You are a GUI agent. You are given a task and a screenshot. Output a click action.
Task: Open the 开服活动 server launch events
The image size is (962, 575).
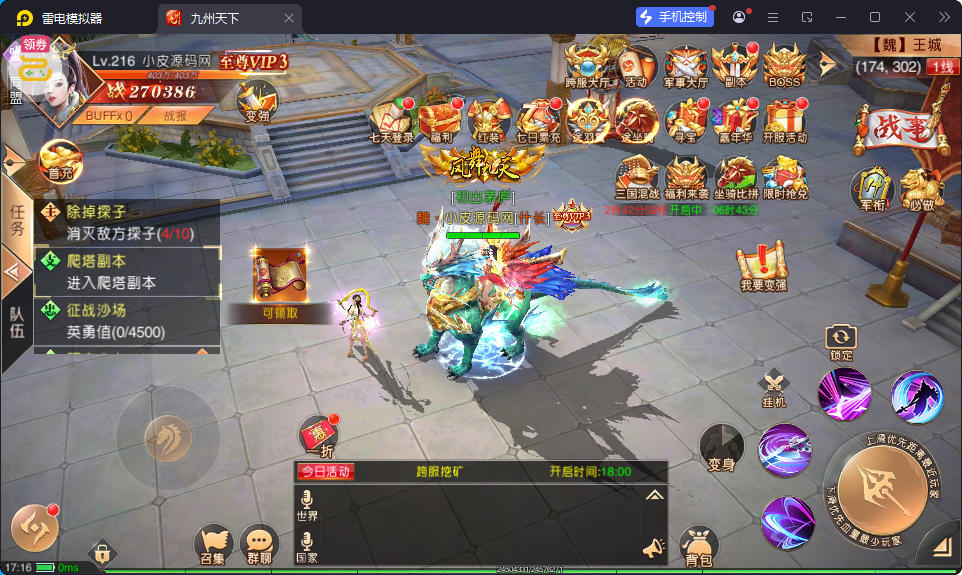click(784, 121)
